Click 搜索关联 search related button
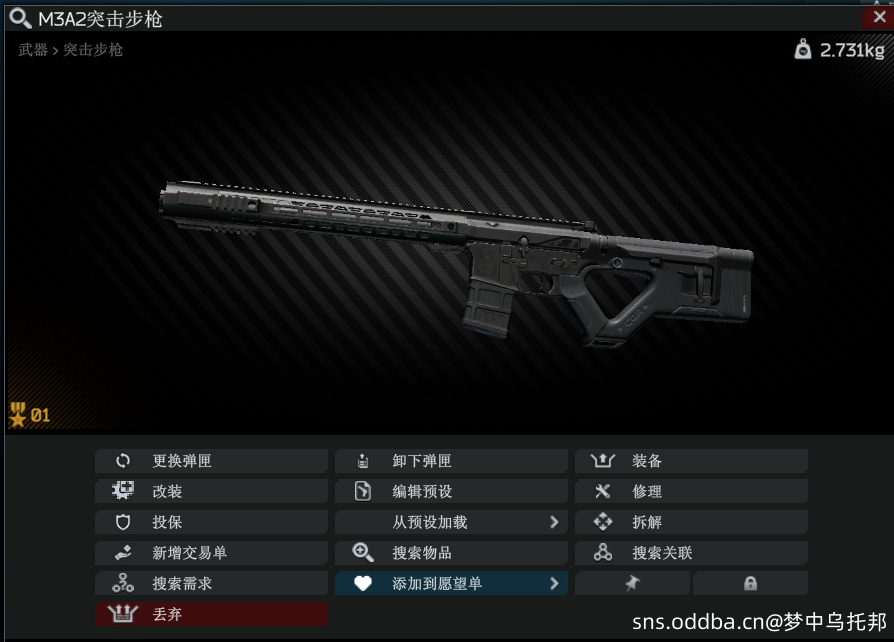The width and height of the screenshot is (894, 642). pyautogui.click(x=691, y=553)
